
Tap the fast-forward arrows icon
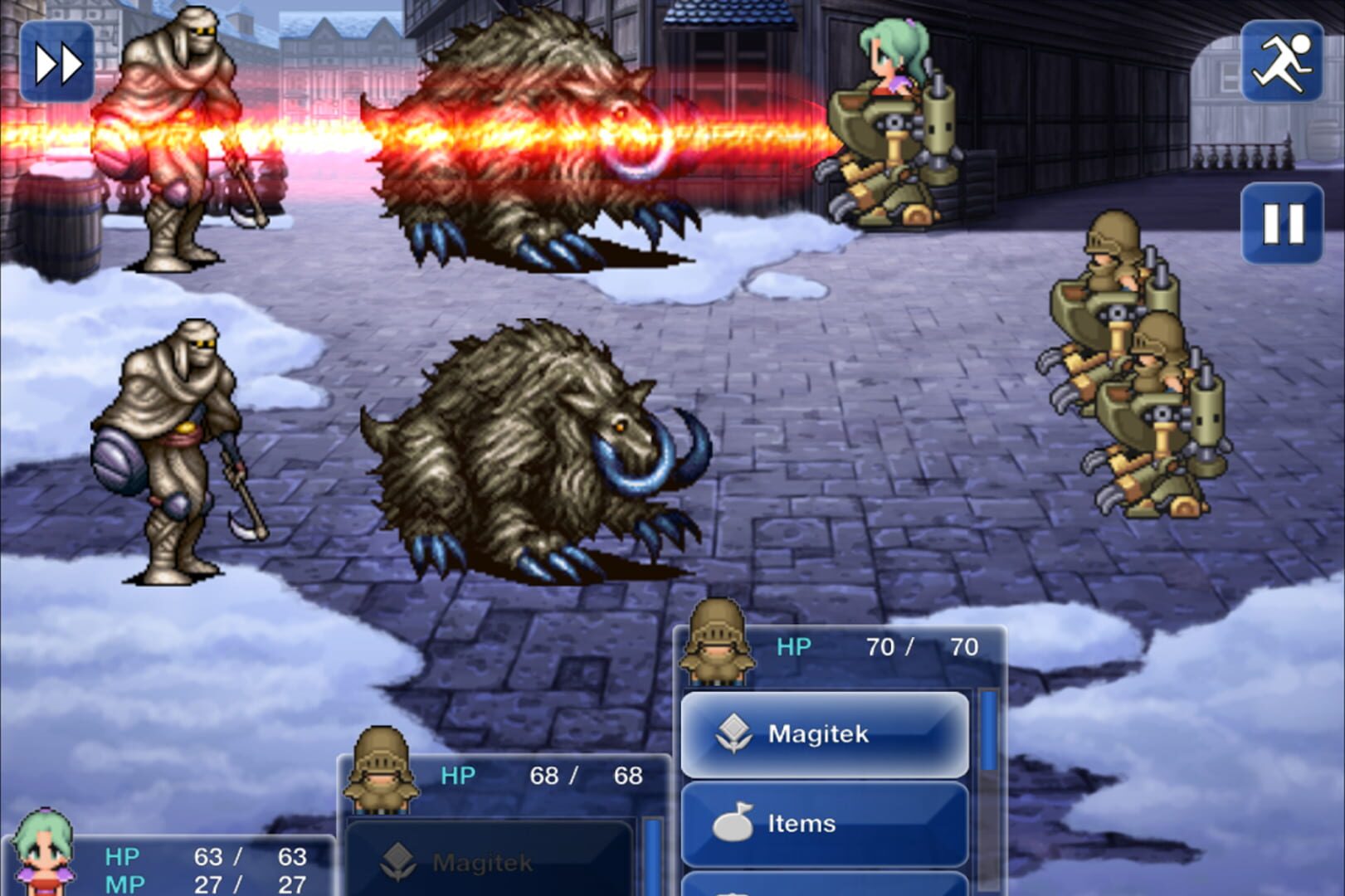[x=56, y=62]
